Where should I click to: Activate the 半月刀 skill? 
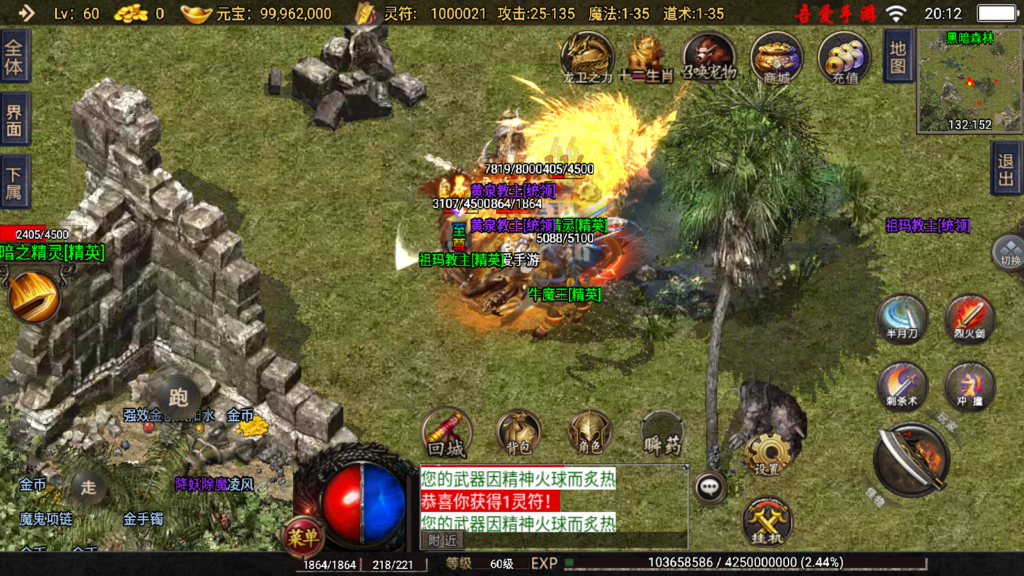(x=901, y=318)
